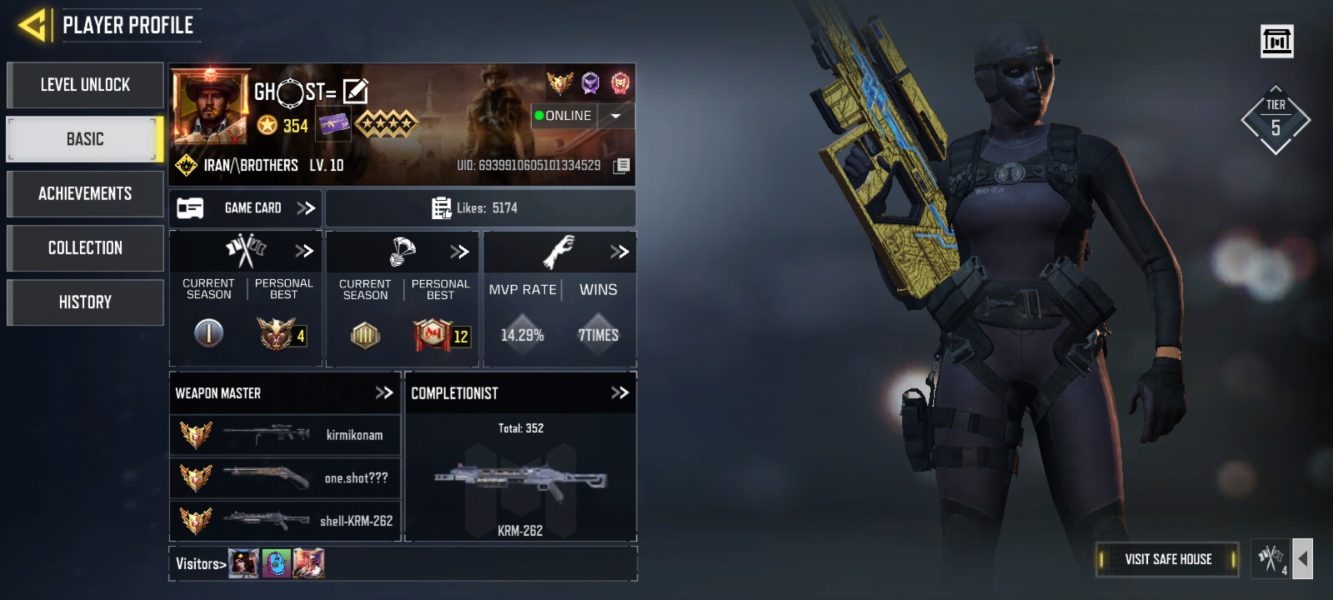Expand the MVP rate stats panel

(620, 252)
